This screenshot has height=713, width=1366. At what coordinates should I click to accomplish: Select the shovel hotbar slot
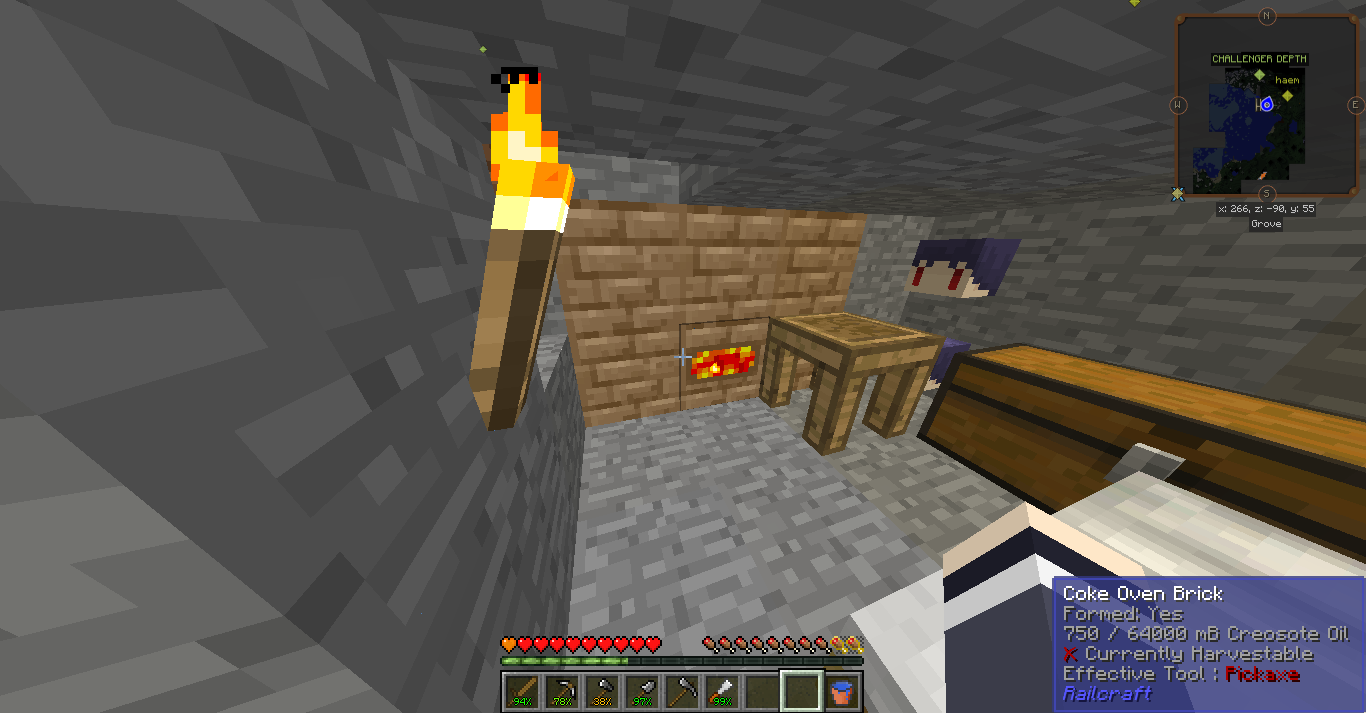642,690
